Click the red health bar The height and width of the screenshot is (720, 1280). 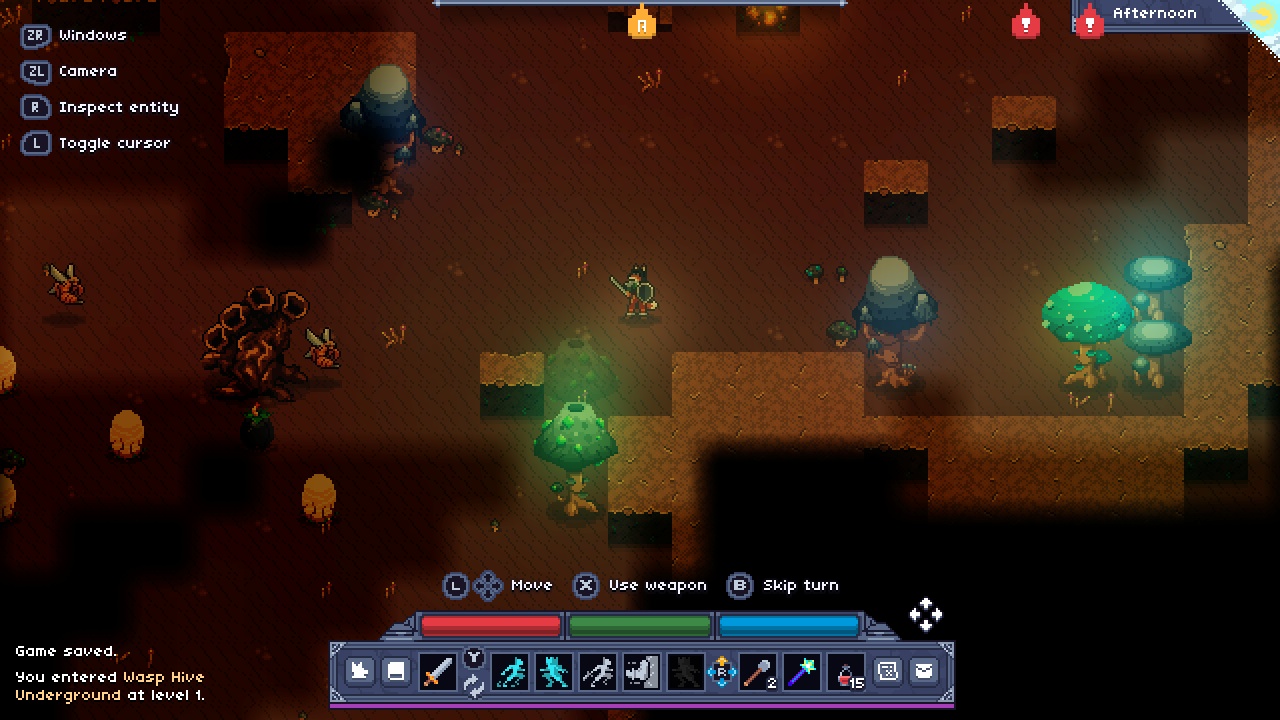(x=490, y=625)
